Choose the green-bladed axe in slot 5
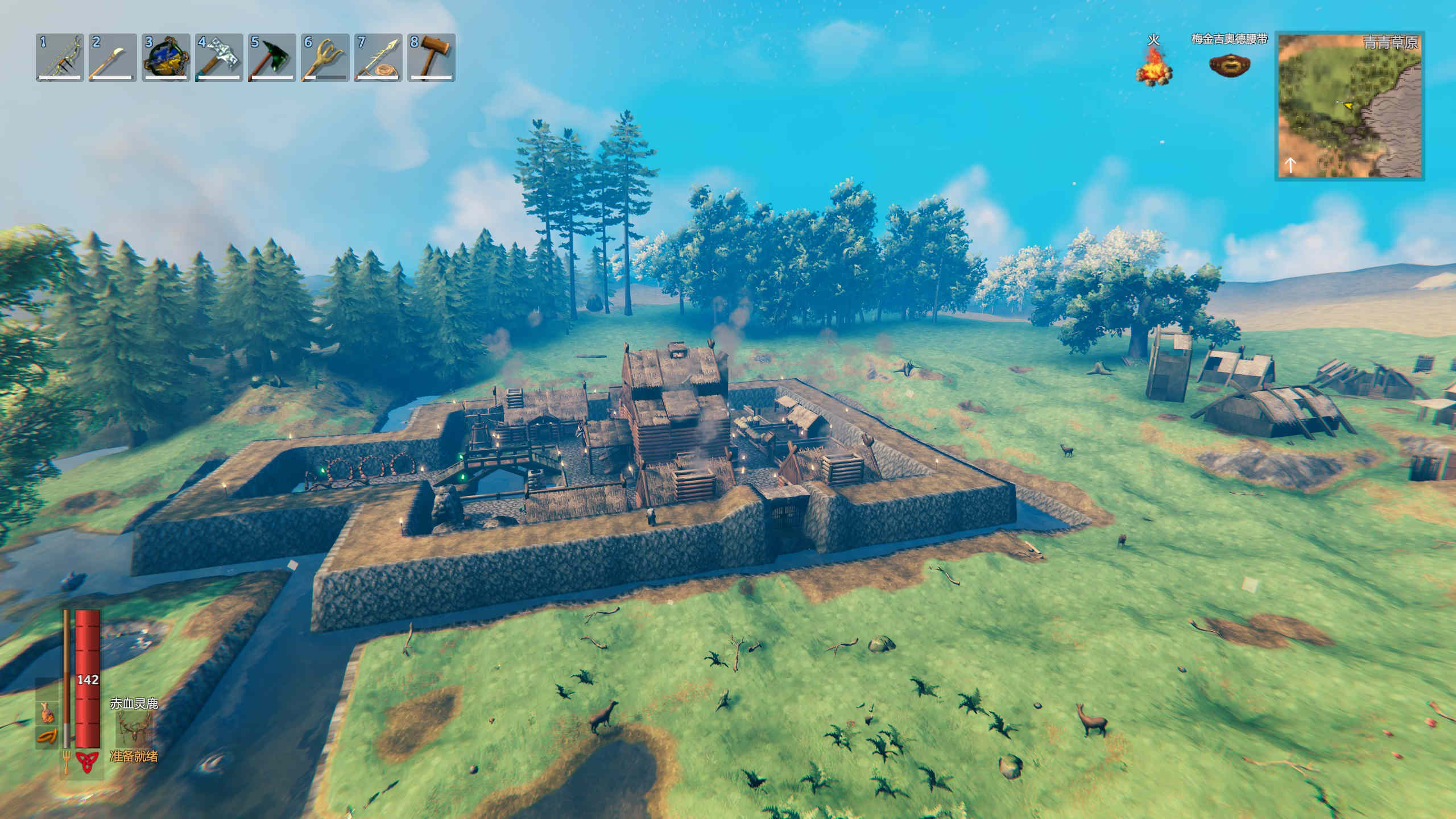Screen dimensions: 1456x819 pyautogui.click(x=272, y=57)
